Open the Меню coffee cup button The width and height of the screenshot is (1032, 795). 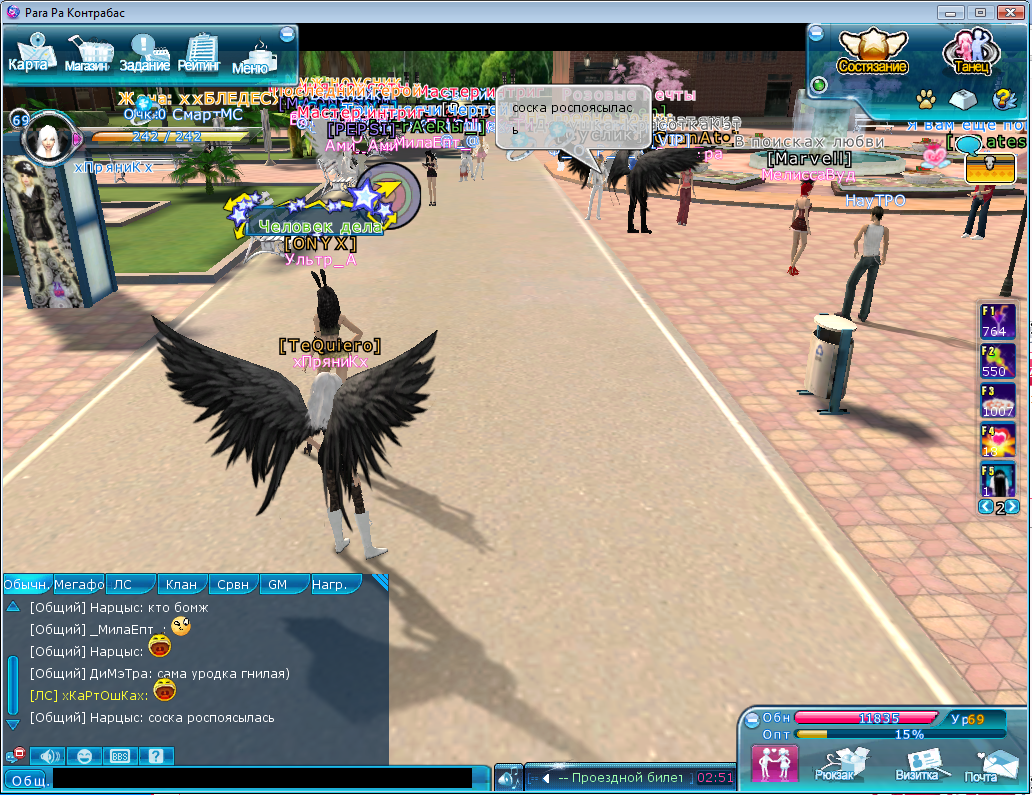(252, 57)
